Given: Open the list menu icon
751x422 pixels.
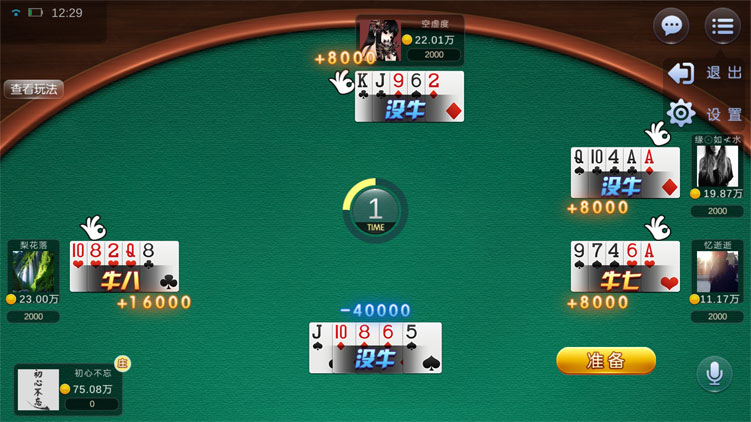Looking at the screenshot, I should coord(722,26).
